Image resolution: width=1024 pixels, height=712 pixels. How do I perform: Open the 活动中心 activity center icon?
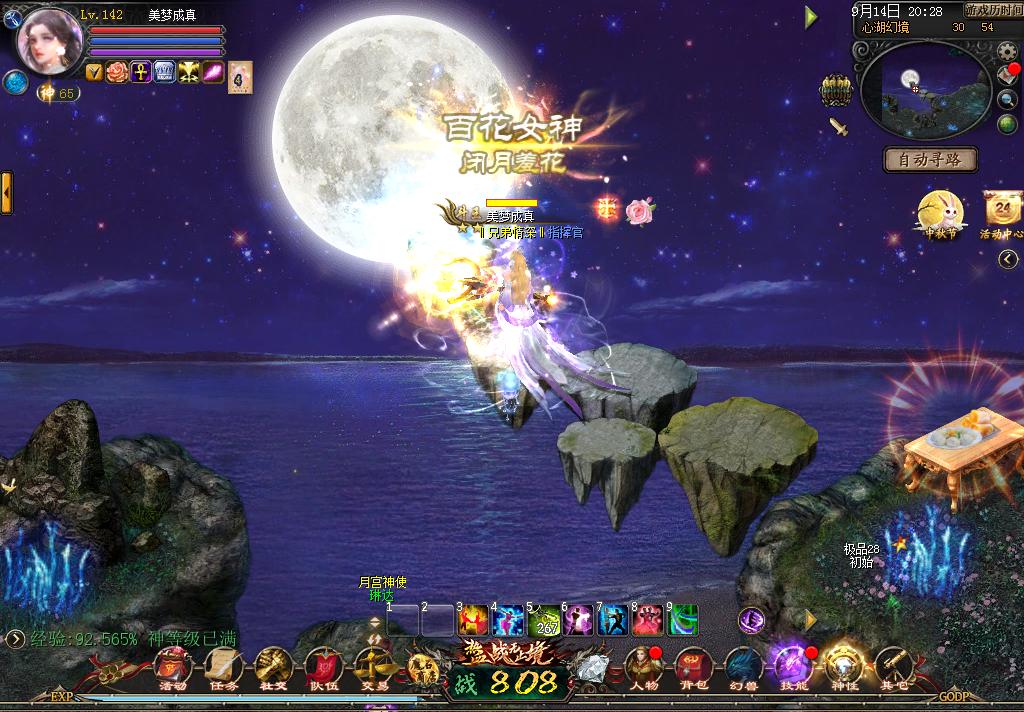1001,213
